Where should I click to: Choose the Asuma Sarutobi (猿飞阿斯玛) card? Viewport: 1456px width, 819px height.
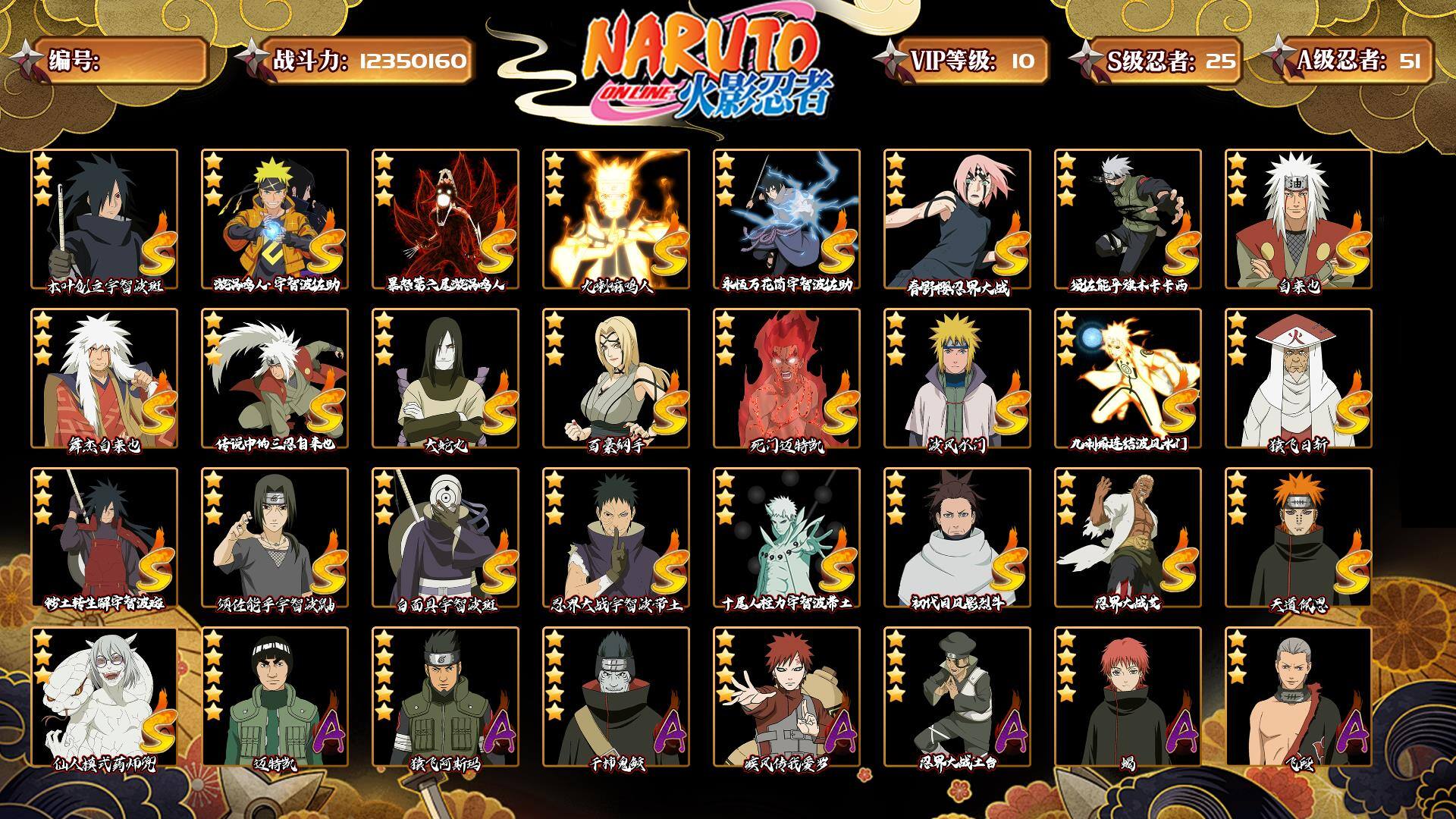pos(445,697)
